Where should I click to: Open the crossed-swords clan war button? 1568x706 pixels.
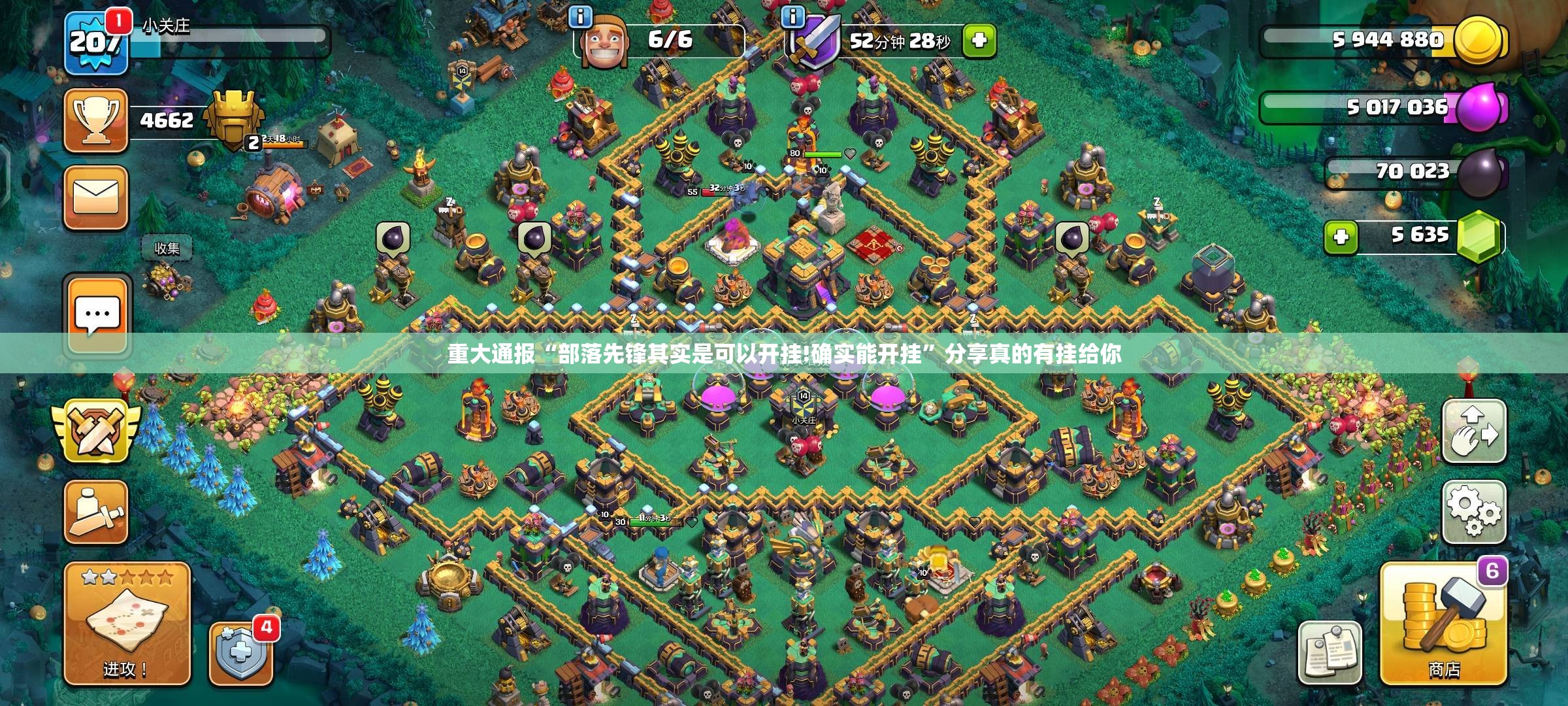[97, 431]
